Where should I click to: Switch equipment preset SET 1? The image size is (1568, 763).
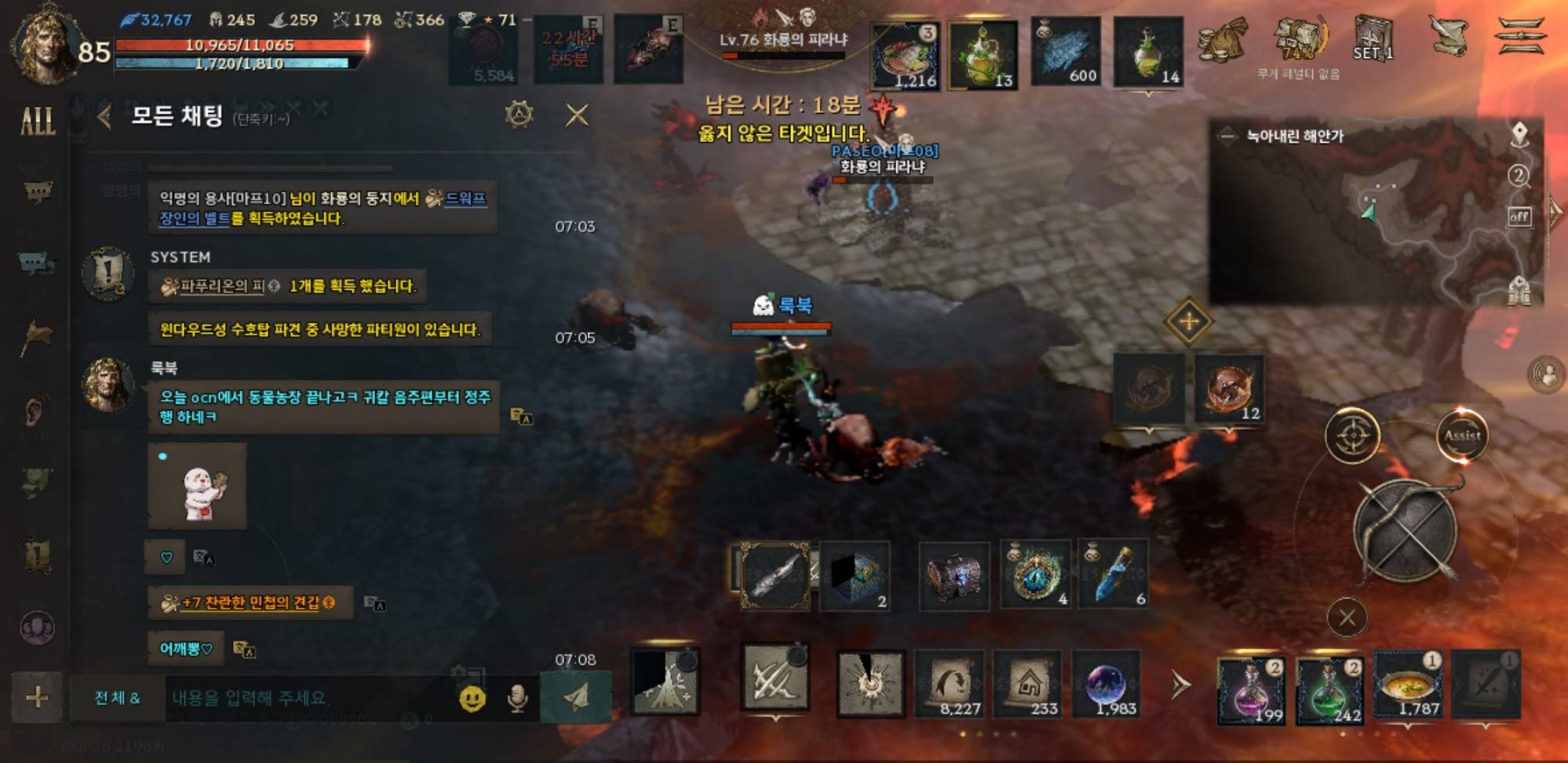pos(1373,39)
